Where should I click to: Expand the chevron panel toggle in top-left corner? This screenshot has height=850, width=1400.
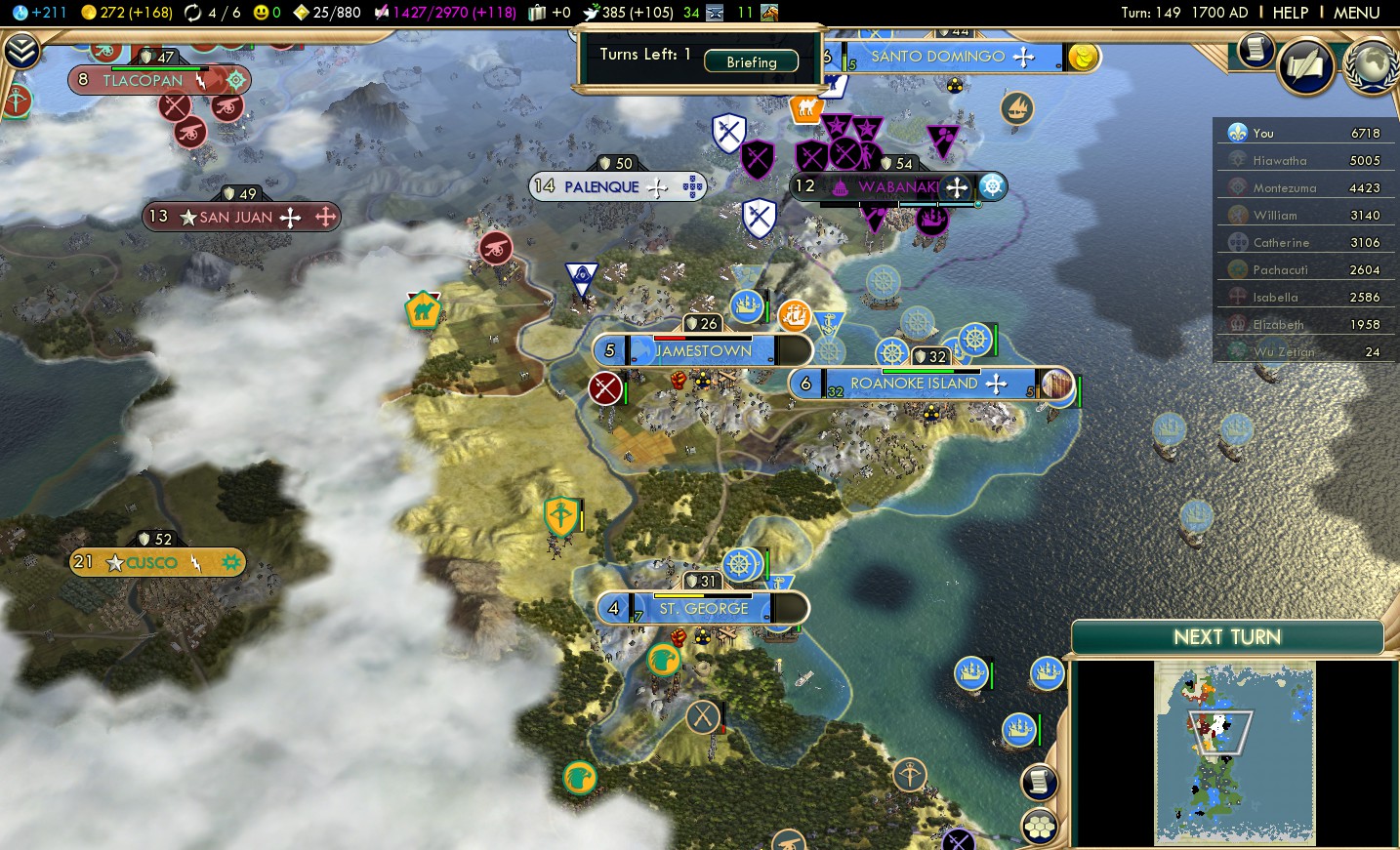[21, 51]
